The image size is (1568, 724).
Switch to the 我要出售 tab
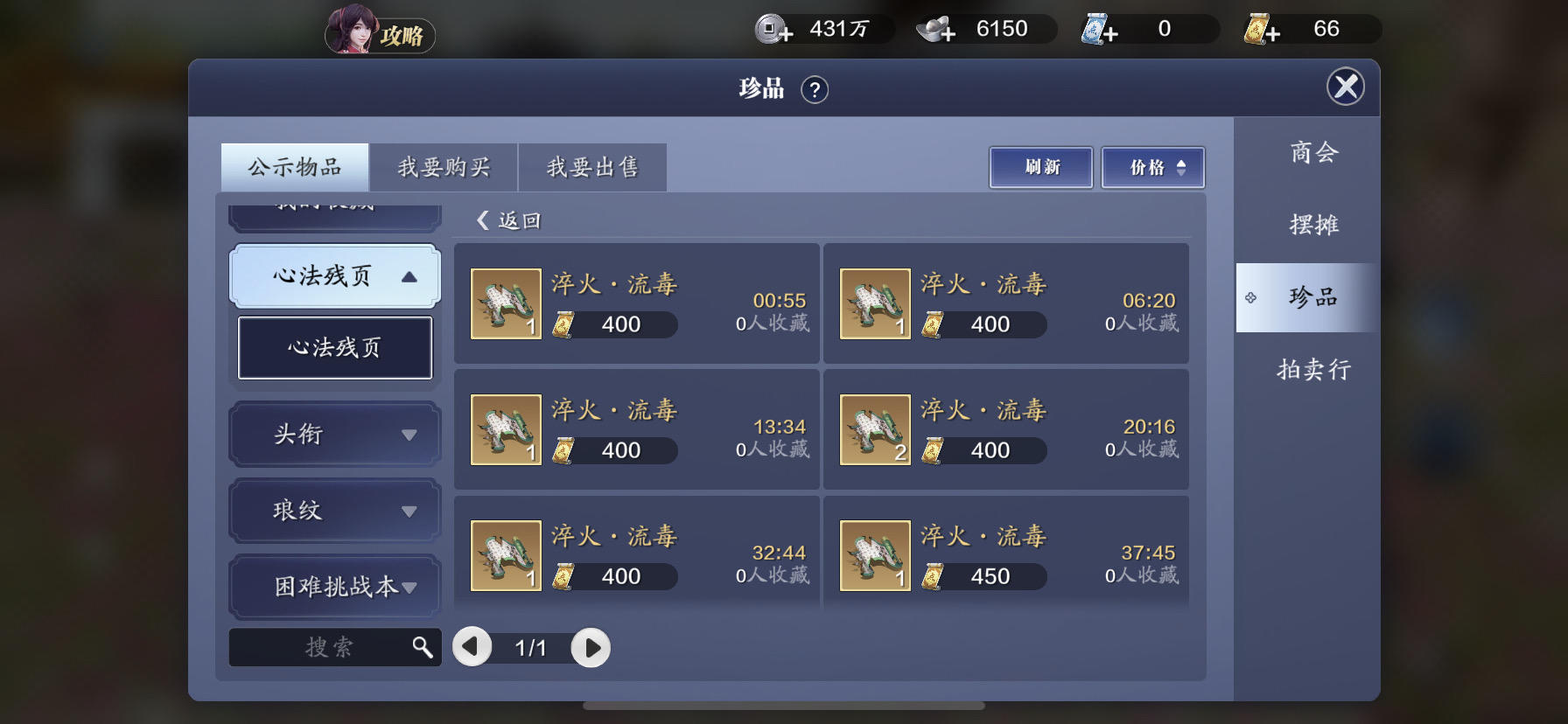[592, 166]
